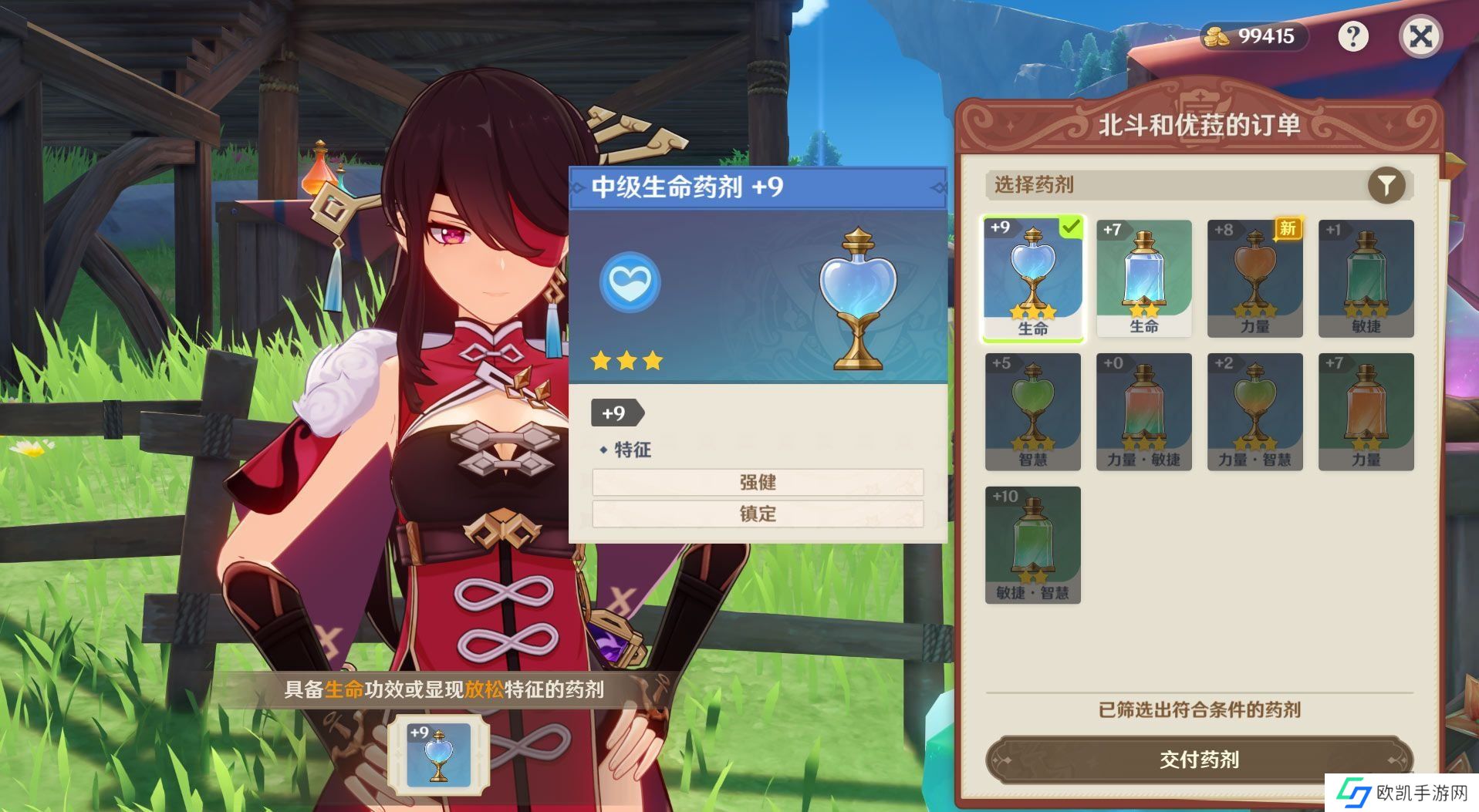
Task: Select the +2 力量·智慧 potion
Action: pyautogui.click(x=1254, y=412)
